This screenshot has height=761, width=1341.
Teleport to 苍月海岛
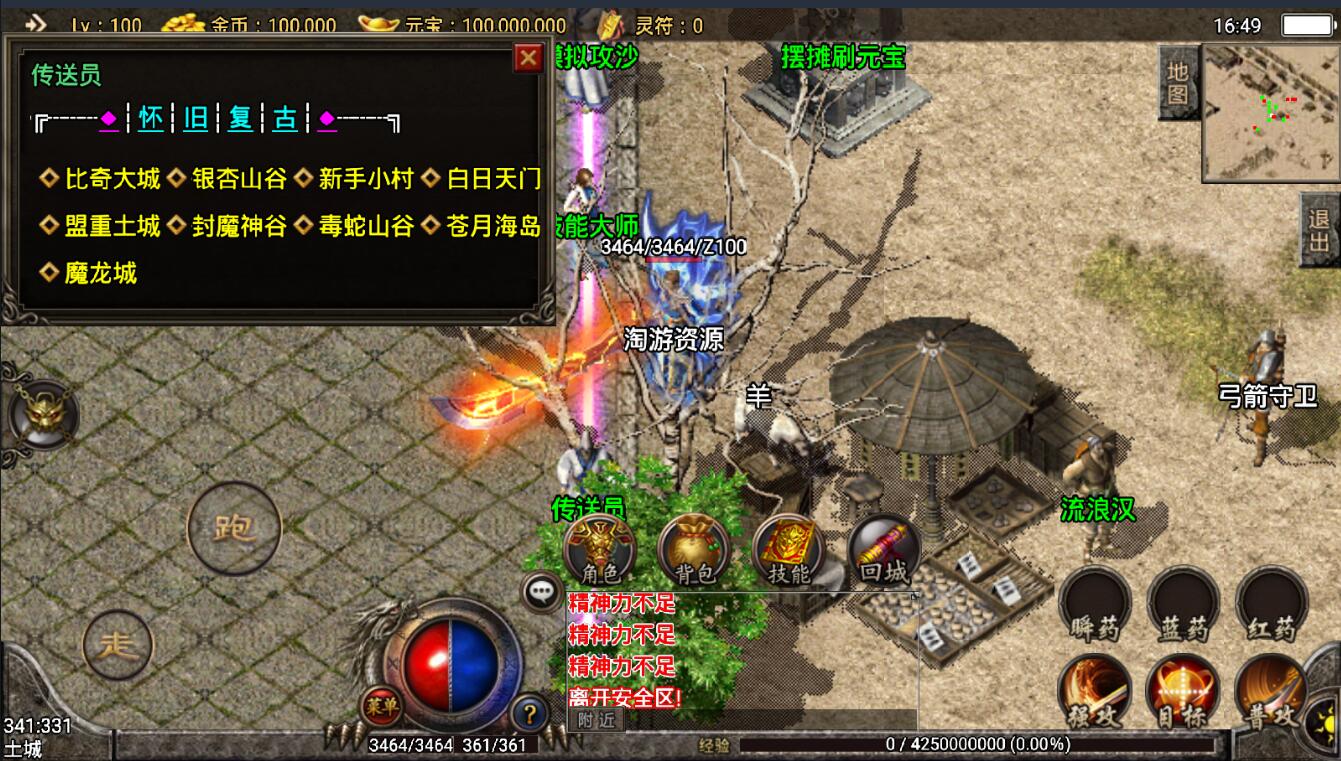tap(493, 226)
